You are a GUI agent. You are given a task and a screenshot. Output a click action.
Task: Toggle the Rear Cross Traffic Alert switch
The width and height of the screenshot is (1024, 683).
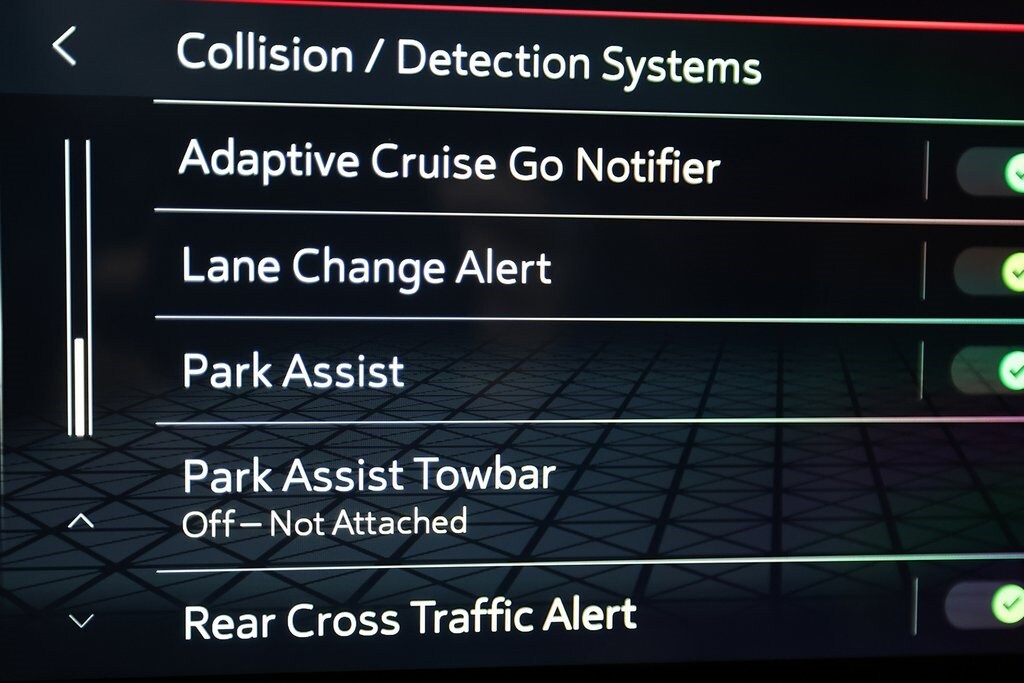click(986, 605)
